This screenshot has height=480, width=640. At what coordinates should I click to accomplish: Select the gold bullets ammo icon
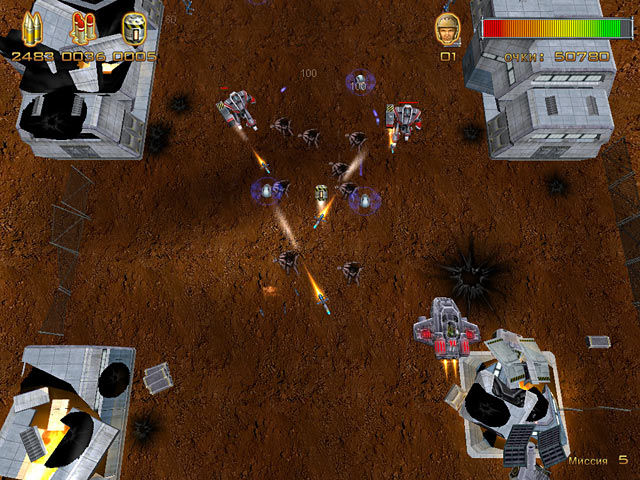coord(35,29)
